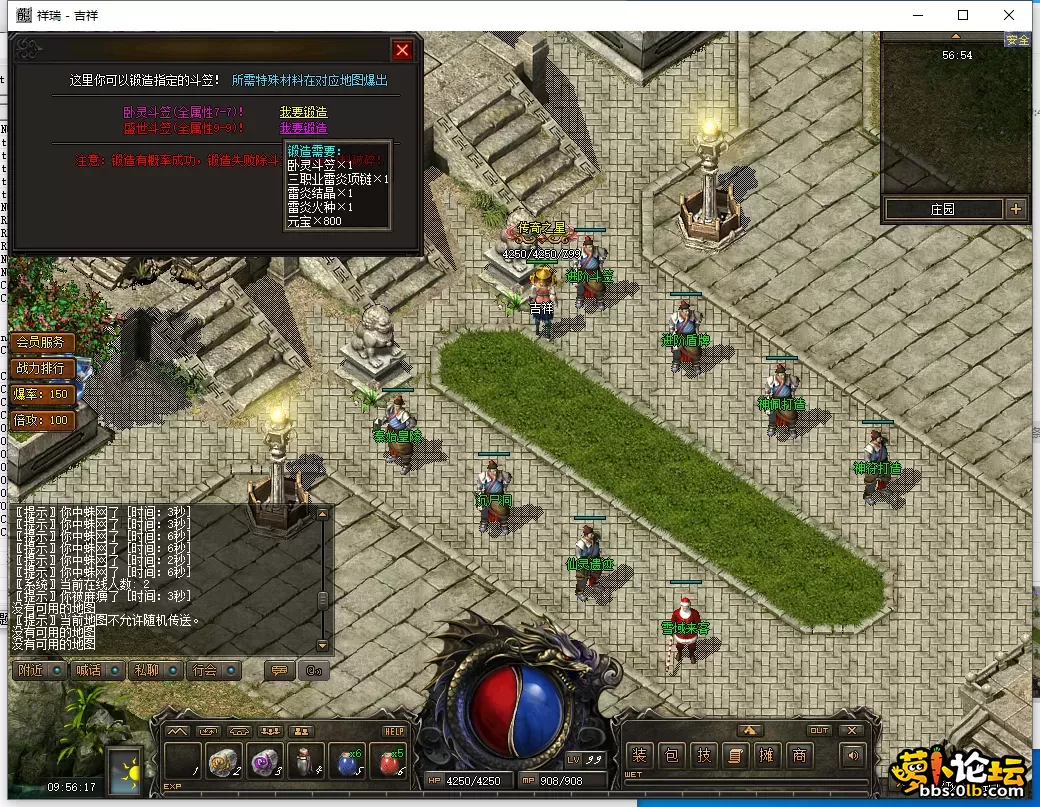The height and width of the screenshot is (807, 1040).
Task: Switch chat to the 私聊 channel
Action: (x=155, y=670)
